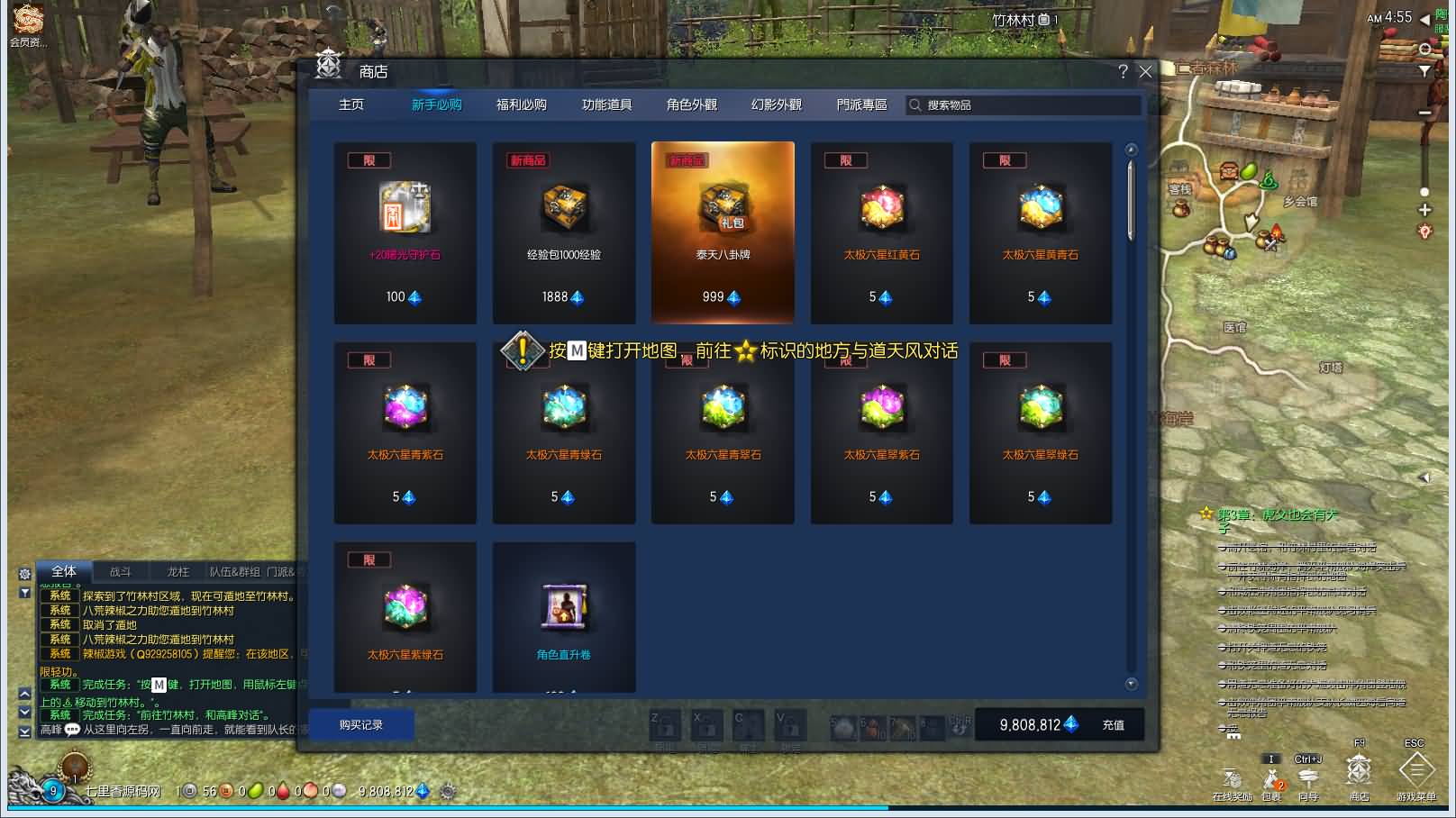
Task: Click the 搜索物品 search field
Action: [x=1027, y=105]
